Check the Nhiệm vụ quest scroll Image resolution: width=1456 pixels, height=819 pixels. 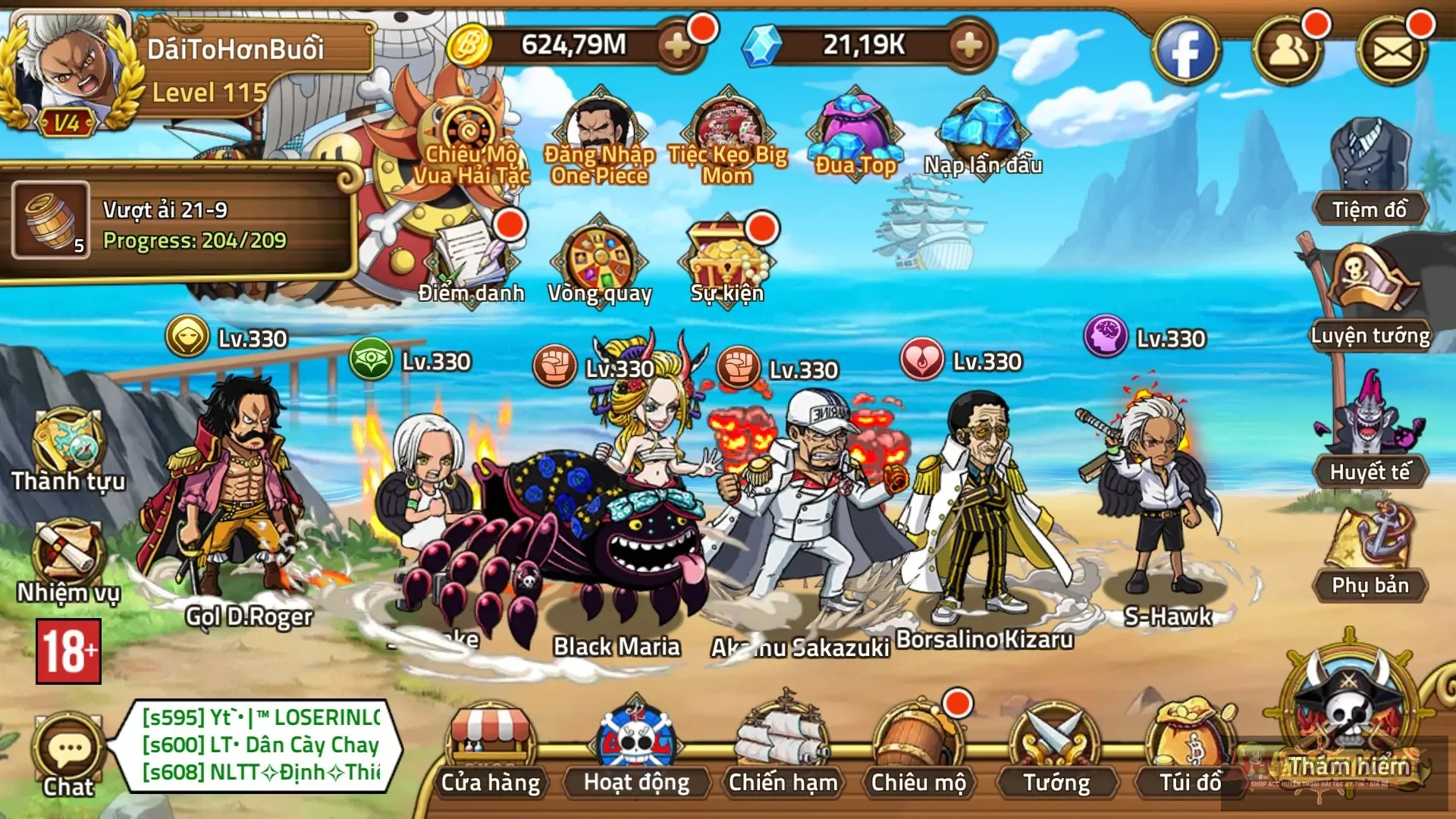click(68, 560)
